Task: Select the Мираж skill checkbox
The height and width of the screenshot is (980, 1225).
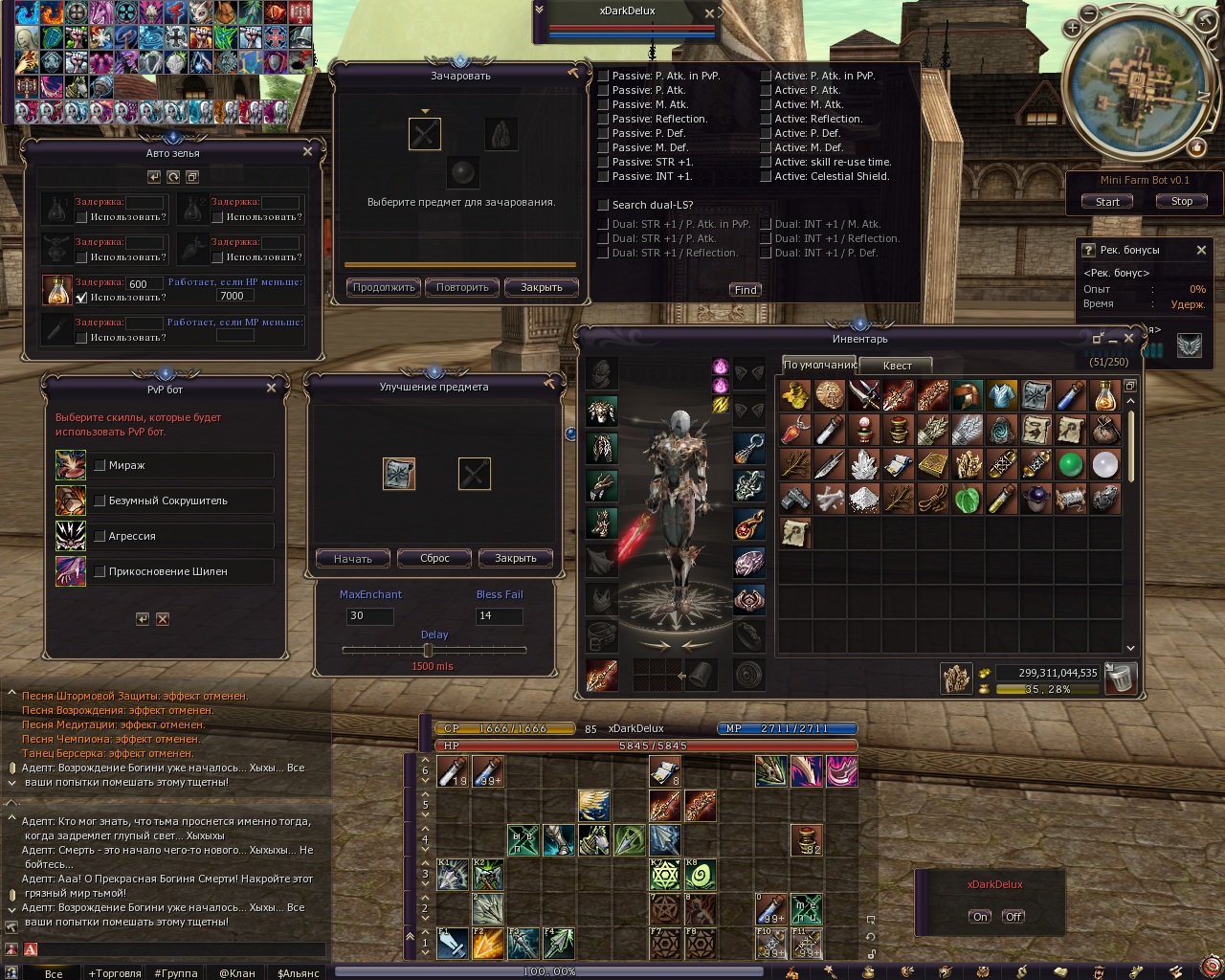Action: point(100,465)
